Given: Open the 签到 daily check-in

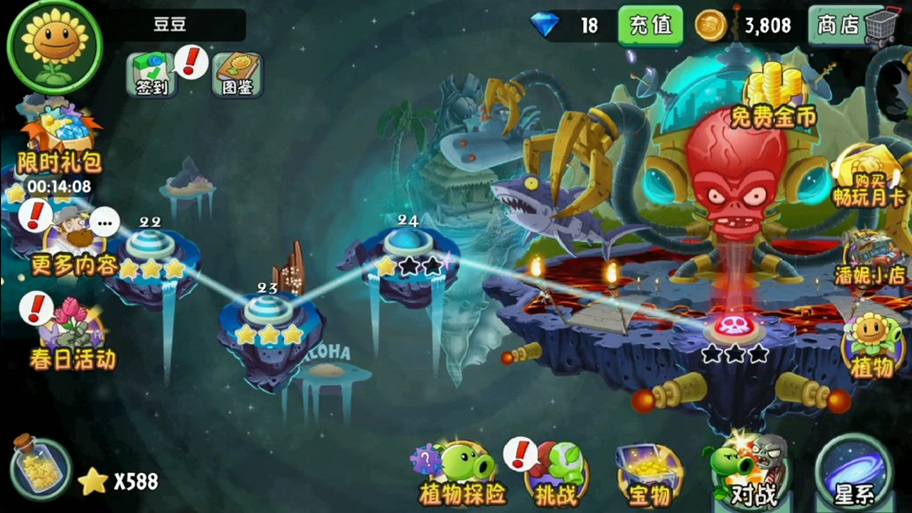Looking at the screenshot, I should [x=152, y=75].
